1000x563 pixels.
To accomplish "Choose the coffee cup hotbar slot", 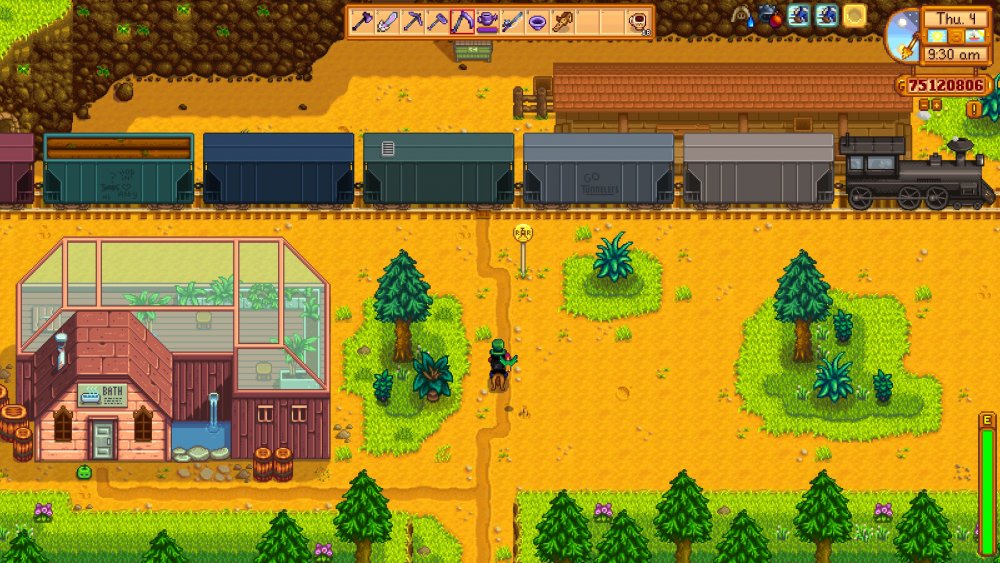I will 639,21.
